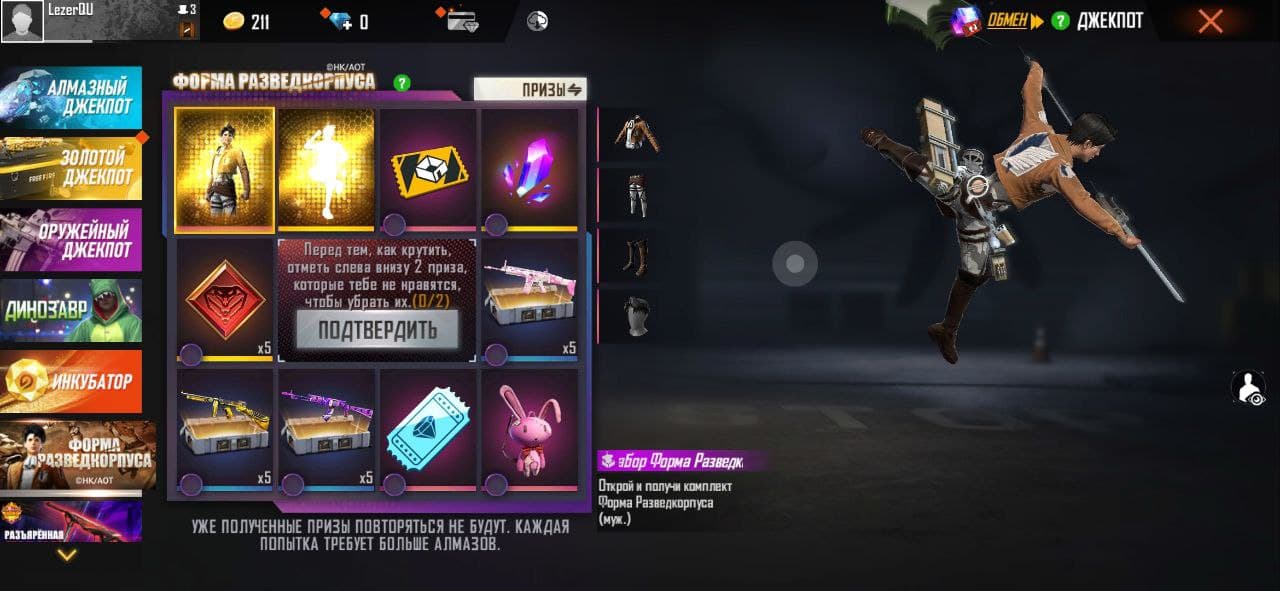
Task: Expand more tabs with the yellow down arrow
Action: 66,555
